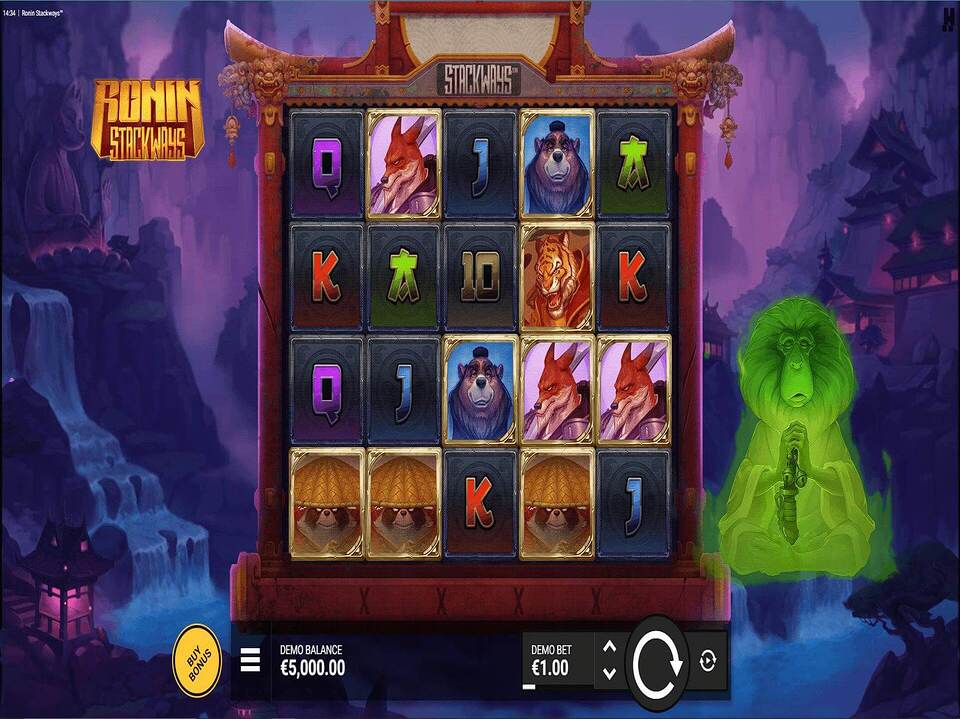This screenshot has height=719, width=960.
Task: Increase the demo bet amount
Action: (609, 647)
